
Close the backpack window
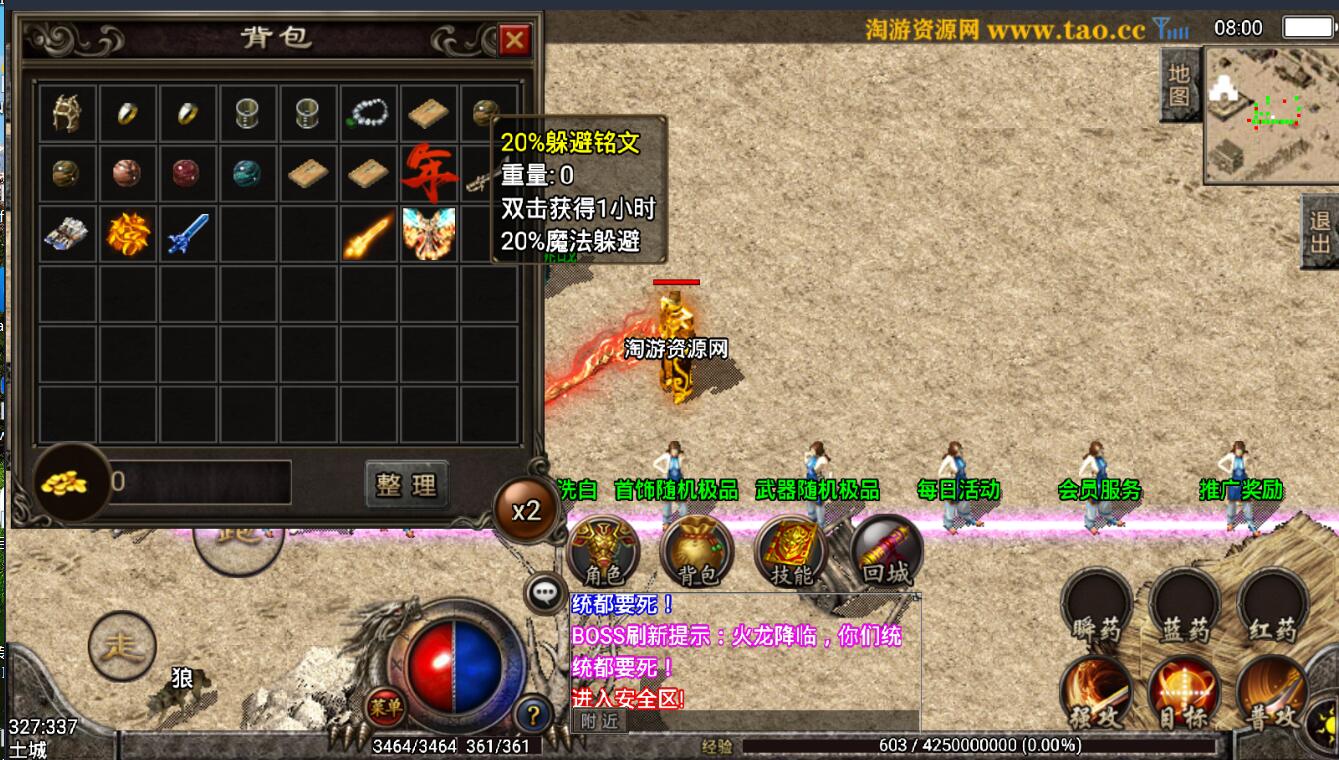coord(514,40)
